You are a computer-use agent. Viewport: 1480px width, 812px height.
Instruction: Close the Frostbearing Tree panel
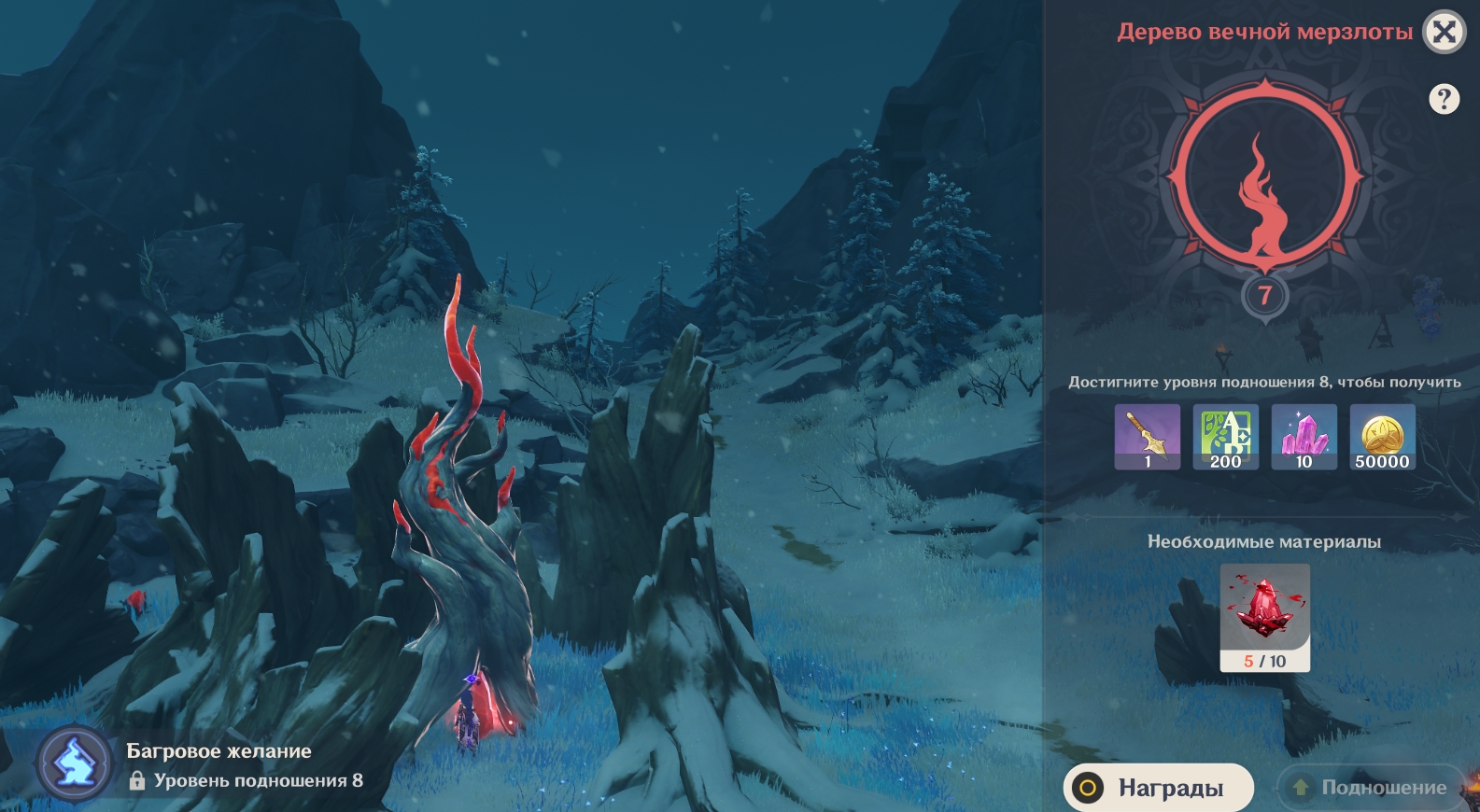(x=1444, y=33)
